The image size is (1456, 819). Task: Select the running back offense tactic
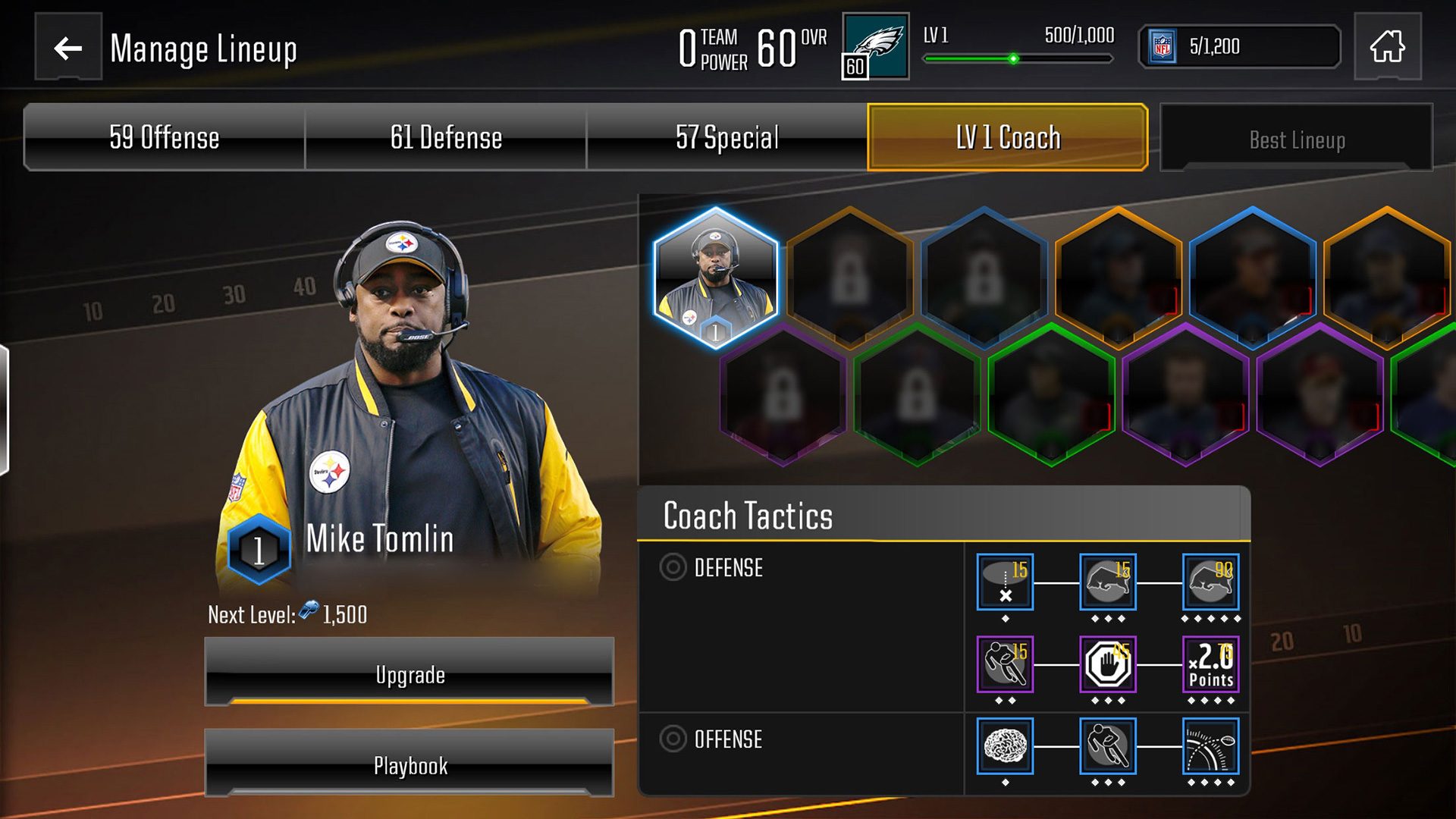[x=1108, y=747]
